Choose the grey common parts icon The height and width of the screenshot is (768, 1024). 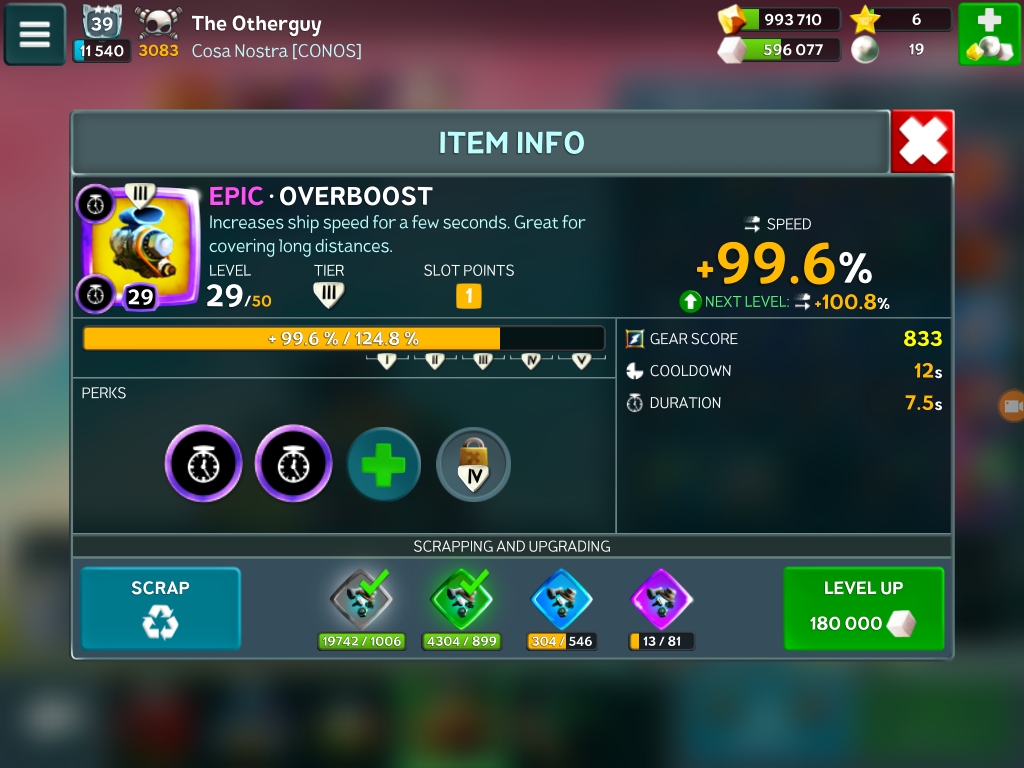361,600
